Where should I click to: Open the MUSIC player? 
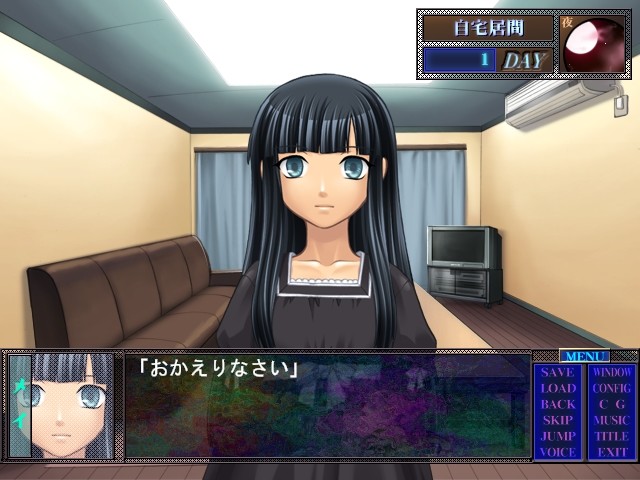[x=611, y=420]
